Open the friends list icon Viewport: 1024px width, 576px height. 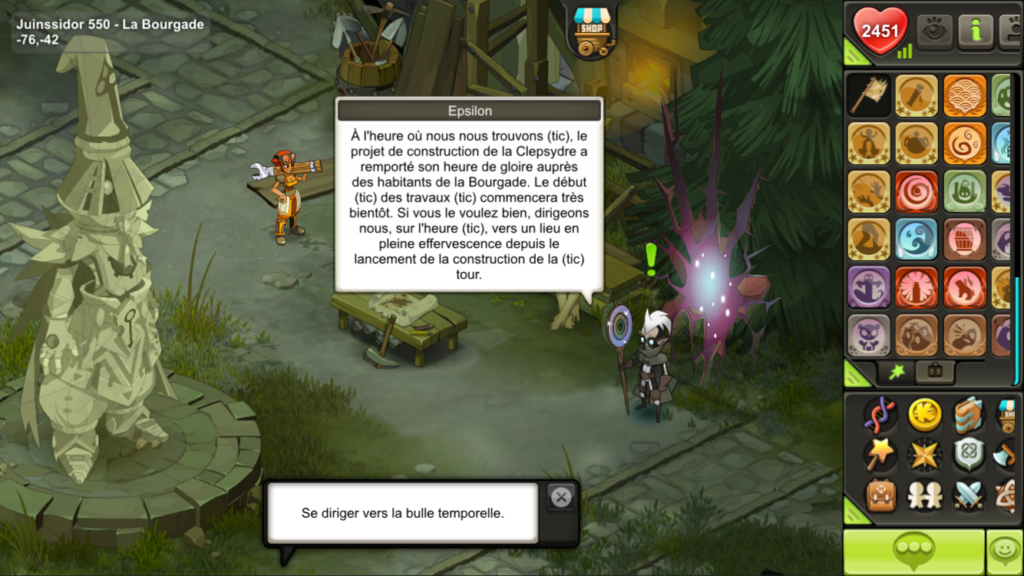925,495
